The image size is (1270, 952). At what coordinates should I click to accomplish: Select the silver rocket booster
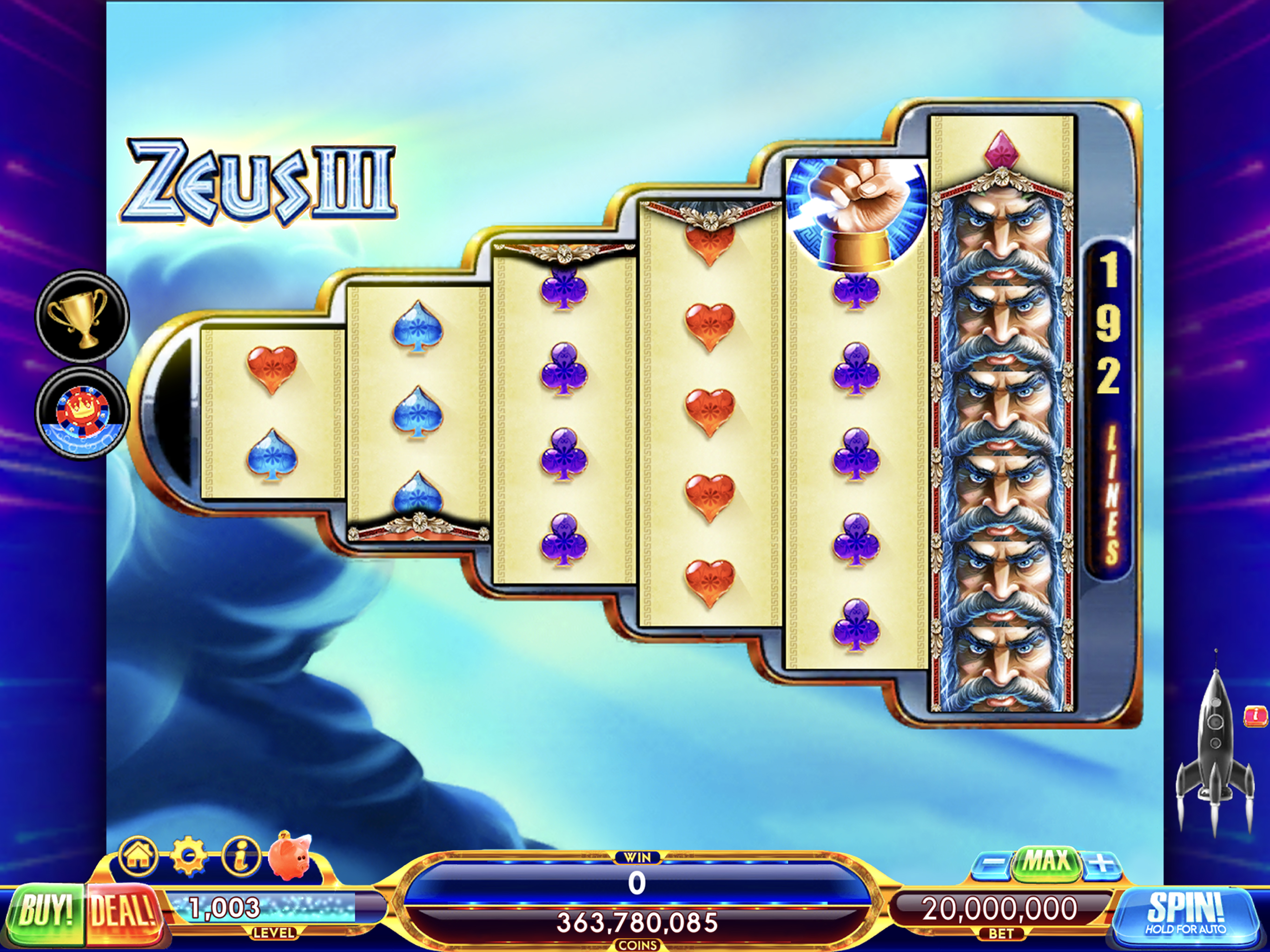click(1214, 747)
